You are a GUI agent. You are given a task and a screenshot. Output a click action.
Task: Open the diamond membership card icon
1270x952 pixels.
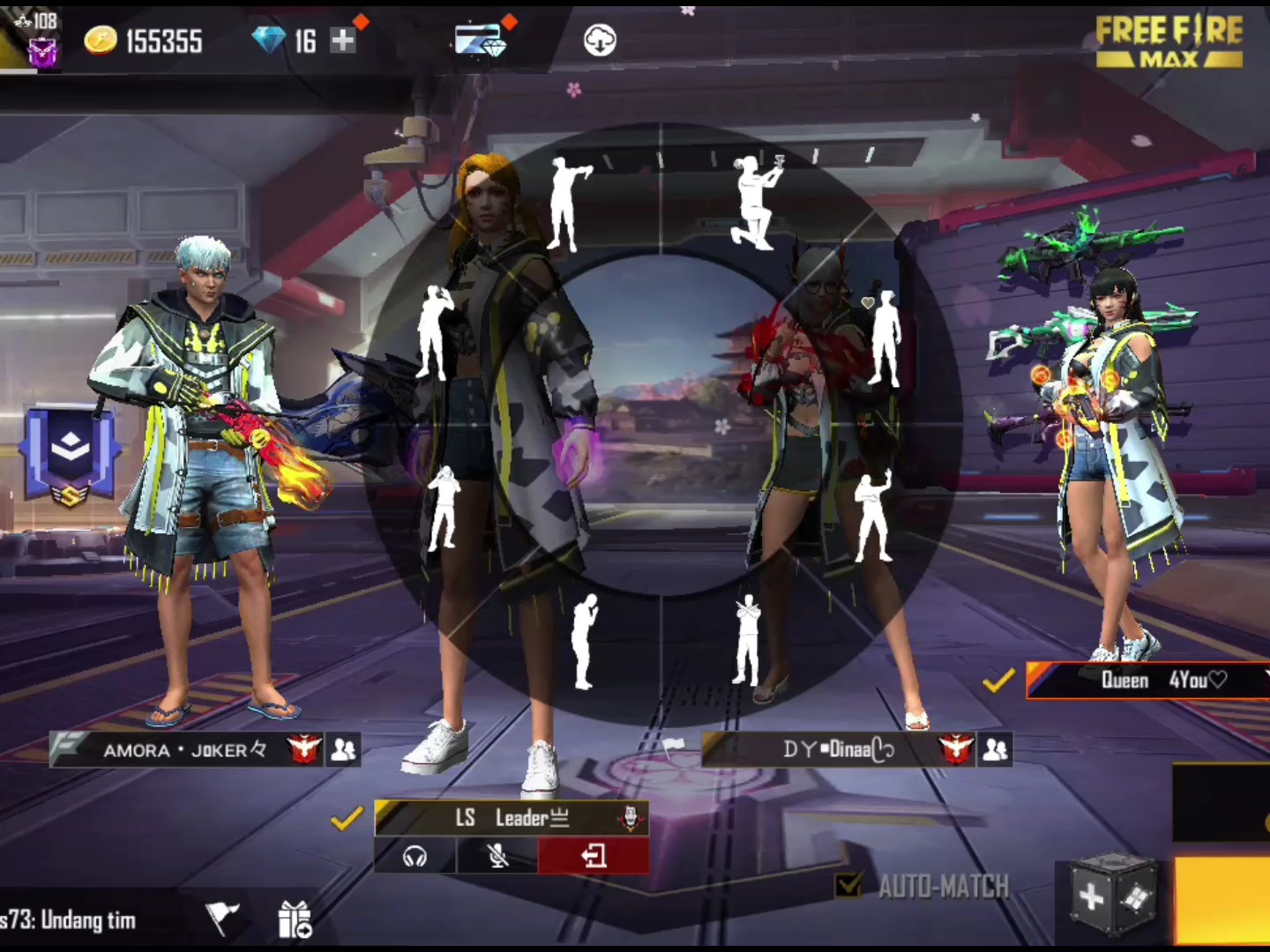tap(481, 40)
